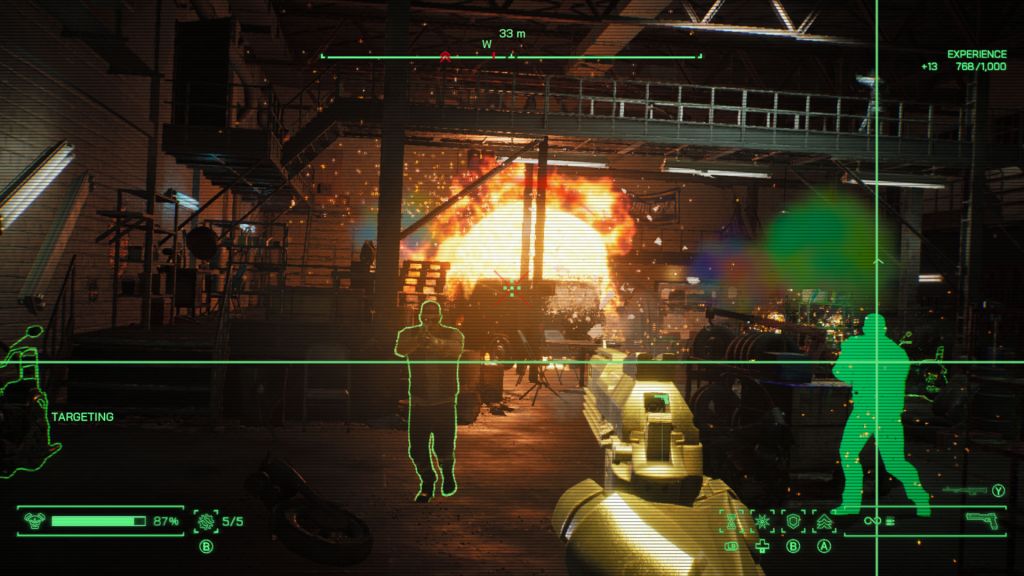
Task: Use the triple-chevron dash ability
Action: 825,521
